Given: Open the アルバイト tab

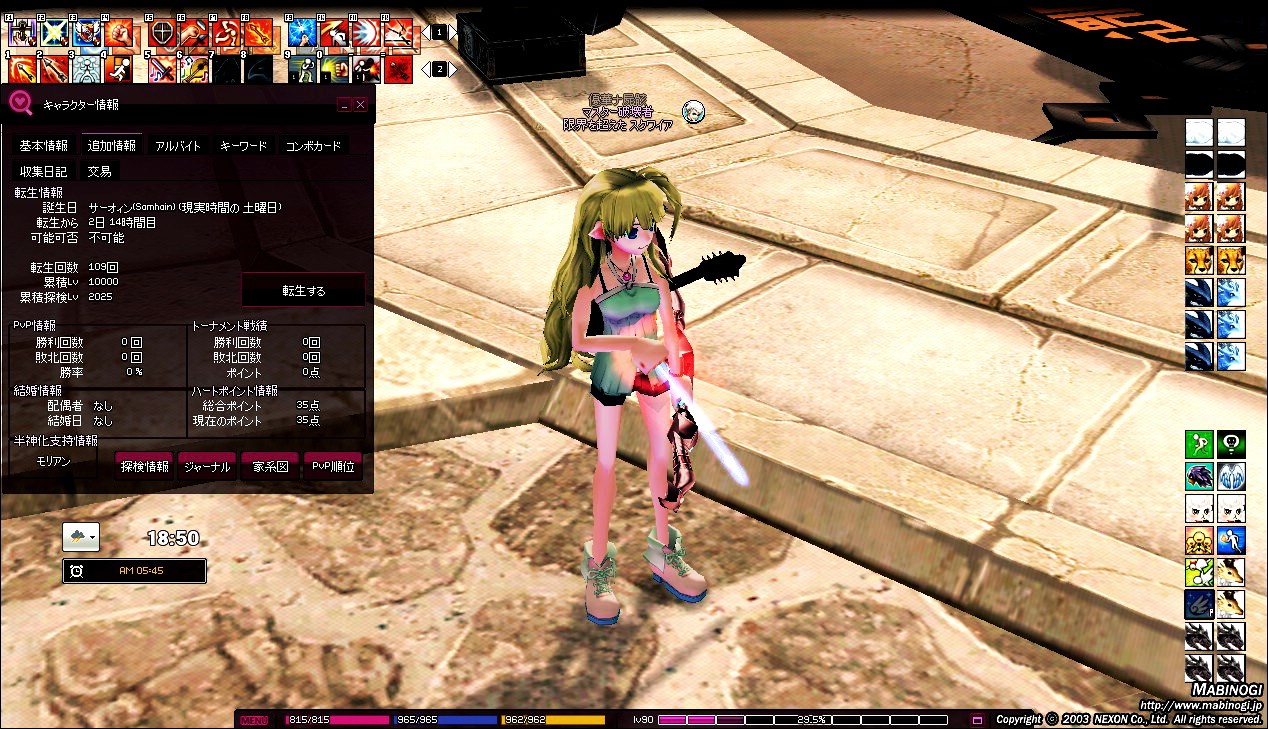Looking at the screenshot, I should coord(177,146).
